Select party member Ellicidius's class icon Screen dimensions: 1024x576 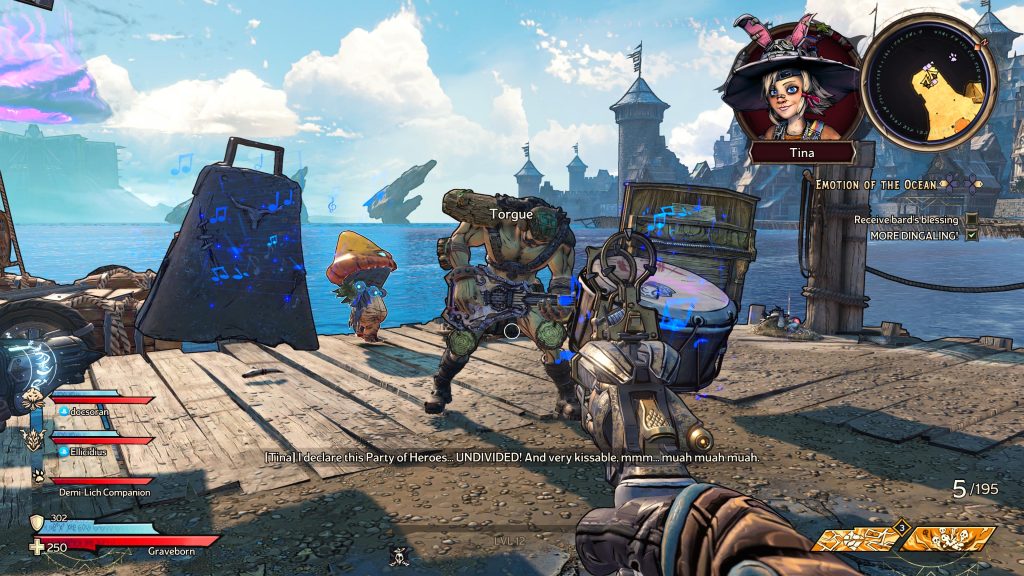33,438
